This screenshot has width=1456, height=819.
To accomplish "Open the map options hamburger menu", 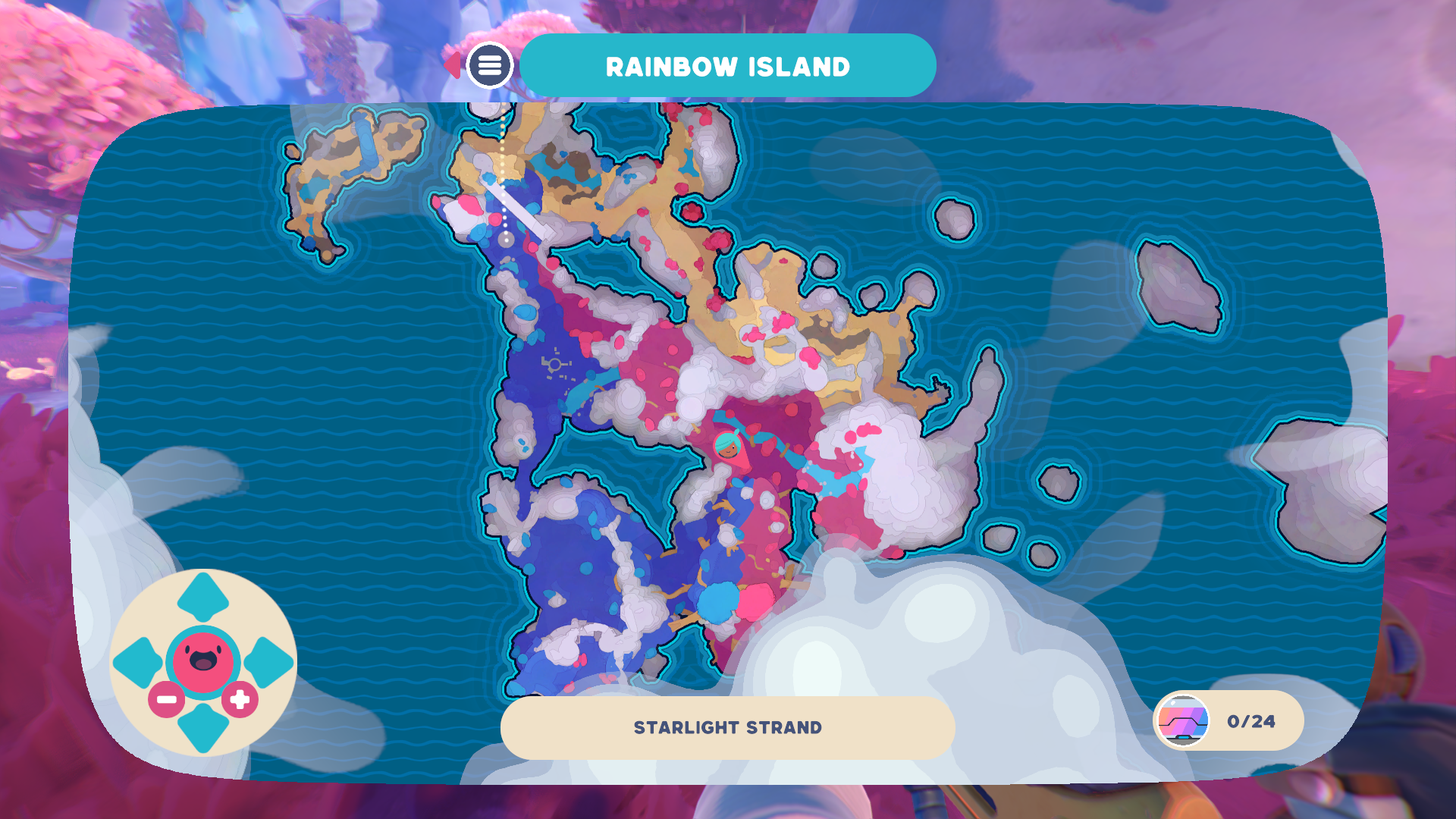I will pyautogui.click(x=490, y=64).
